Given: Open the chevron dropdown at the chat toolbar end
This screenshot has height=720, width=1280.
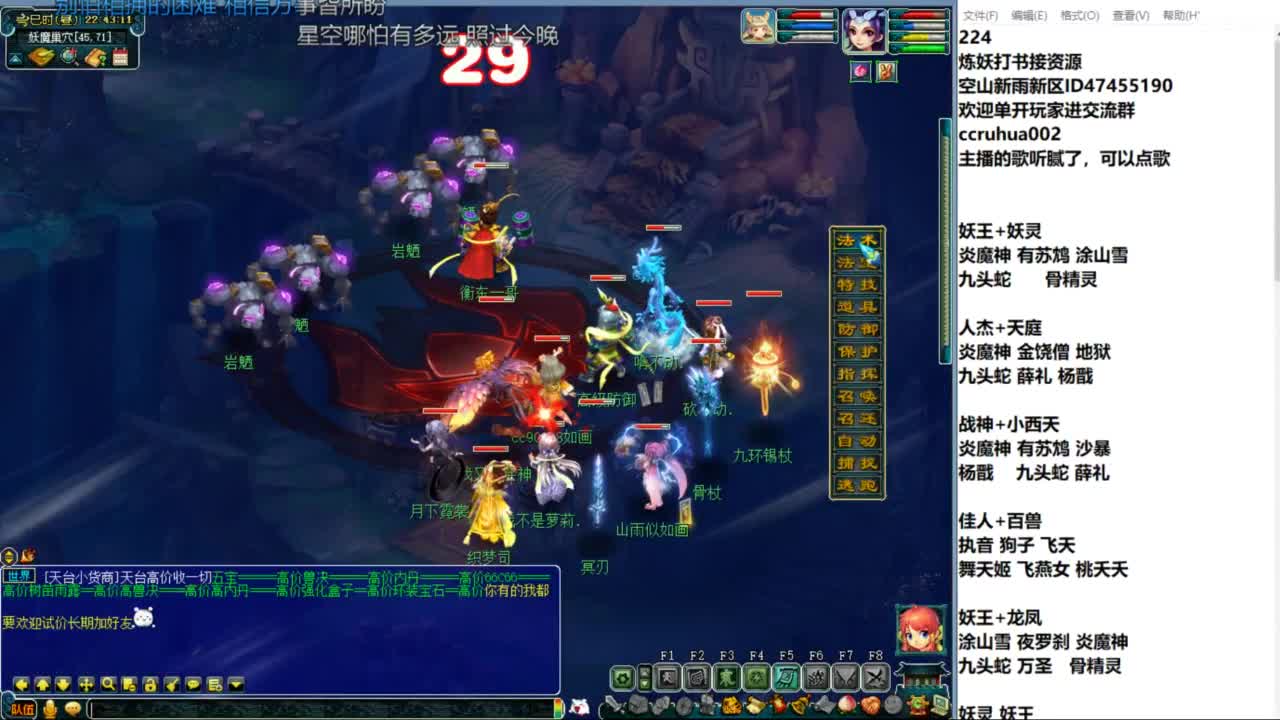Looking at the screenshot, I should pos(234,684).
